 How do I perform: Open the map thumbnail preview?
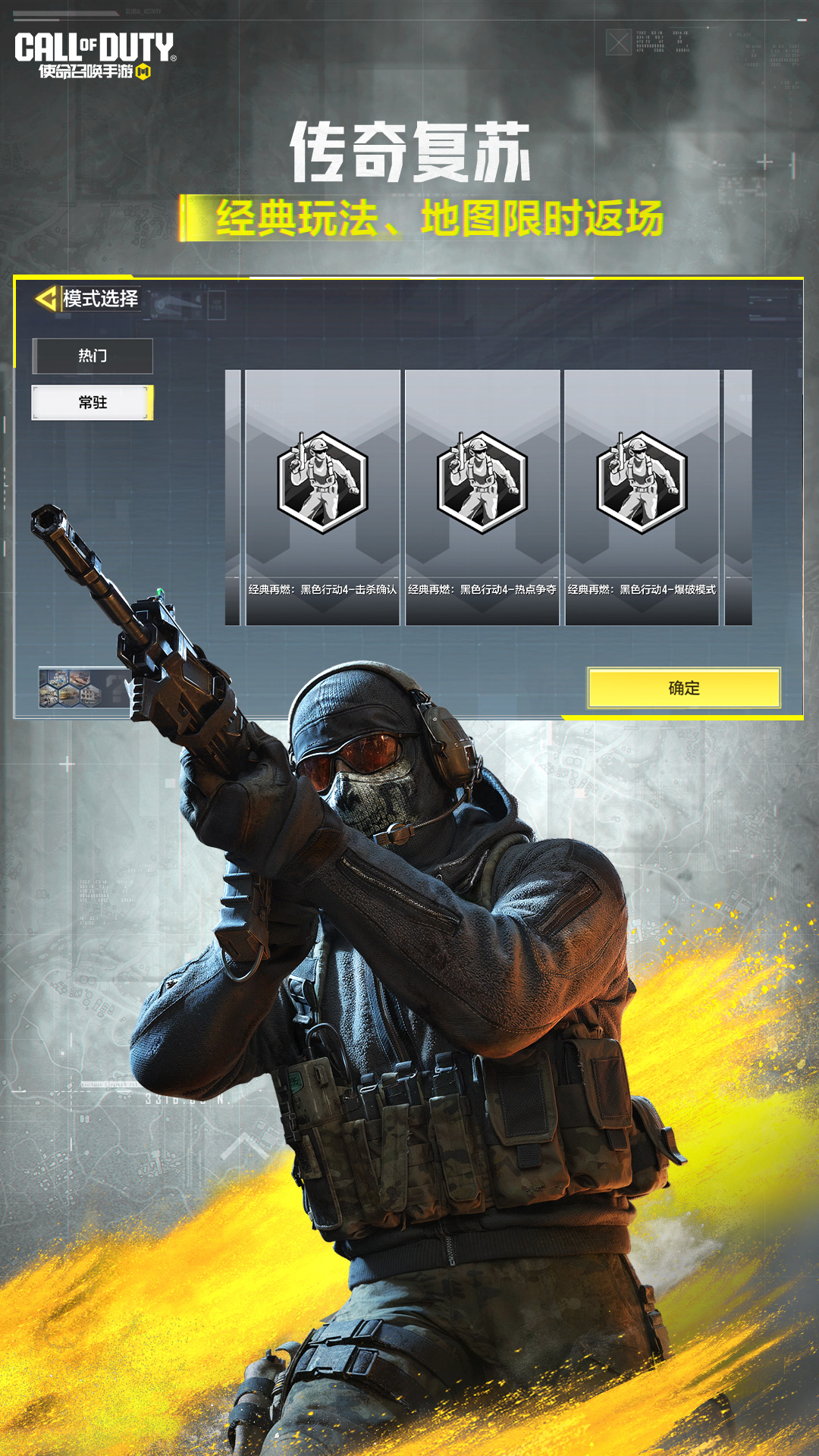click(x=71, y=688)
